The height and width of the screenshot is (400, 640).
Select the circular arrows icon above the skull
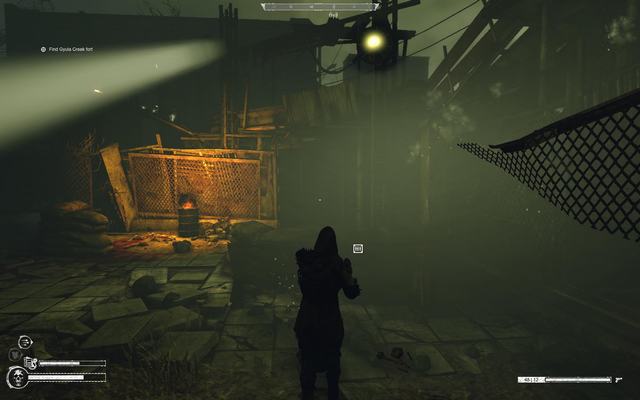pos(27,342)
